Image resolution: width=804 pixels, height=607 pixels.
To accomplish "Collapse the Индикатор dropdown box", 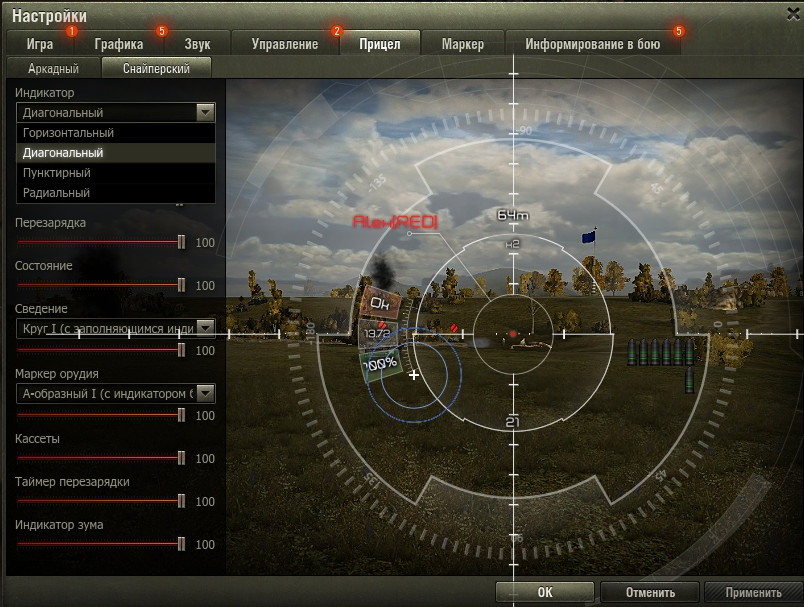I will click(206, 113).
